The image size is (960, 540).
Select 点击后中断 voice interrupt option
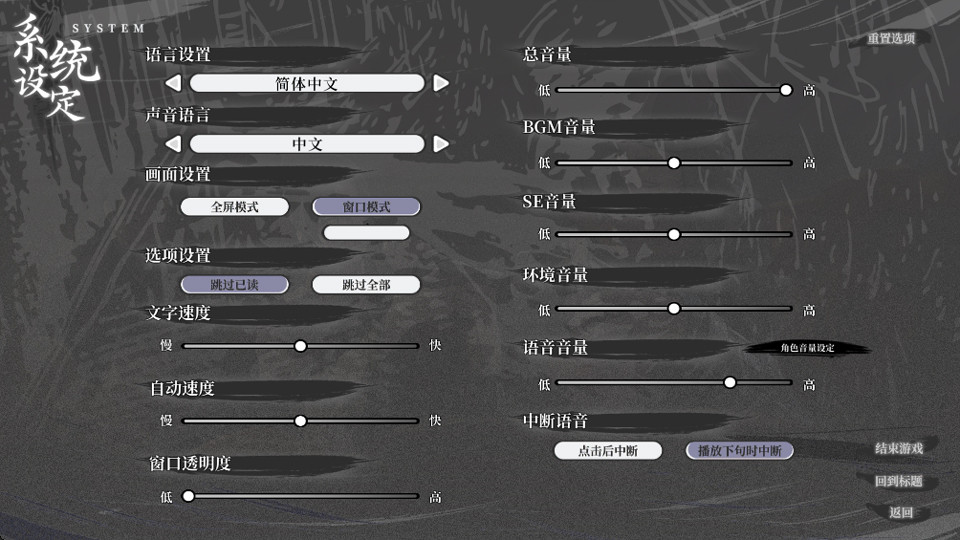point(609,450)
